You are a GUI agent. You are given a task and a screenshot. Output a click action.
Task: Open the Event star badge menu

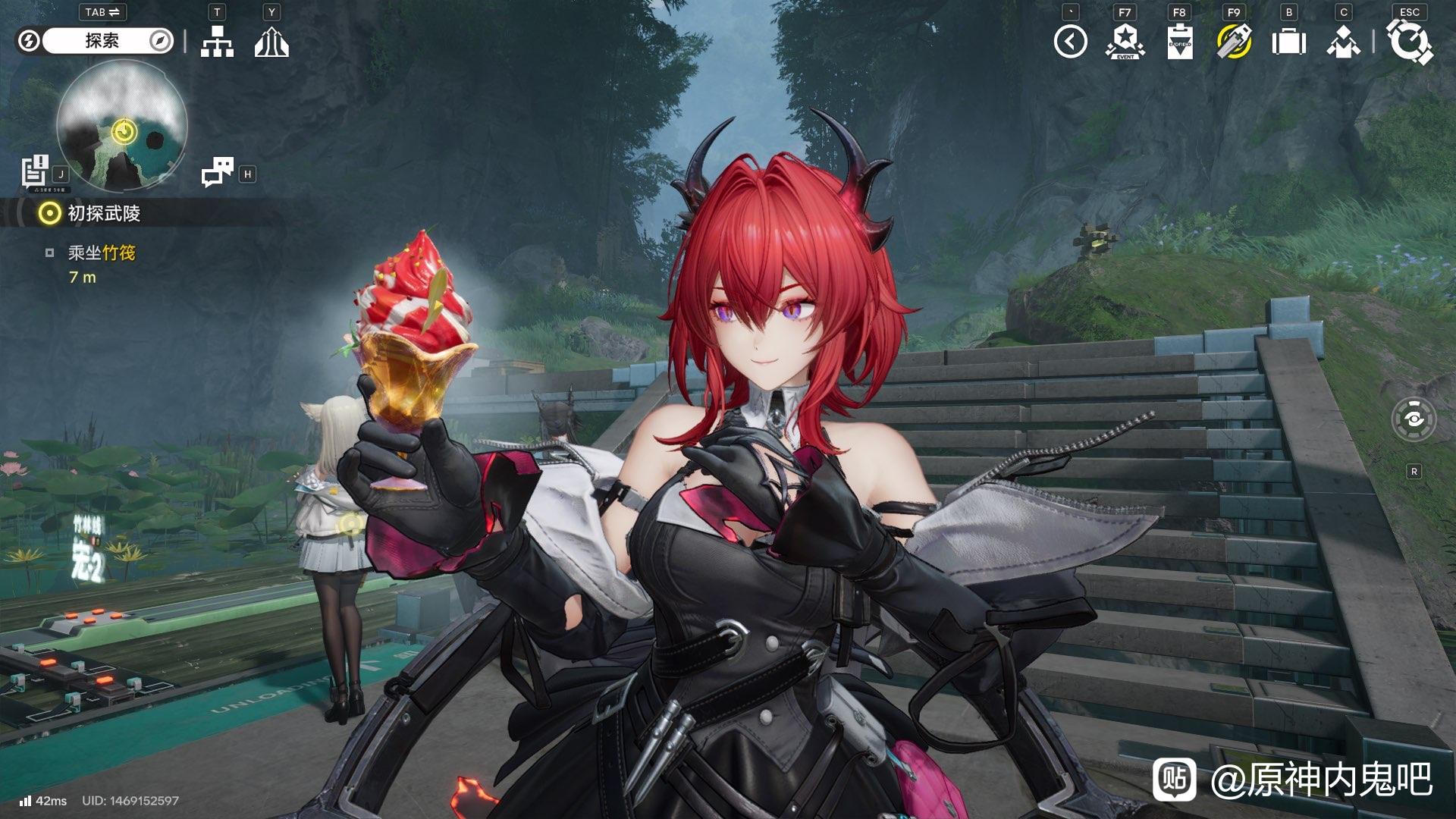click(1125, 42)
